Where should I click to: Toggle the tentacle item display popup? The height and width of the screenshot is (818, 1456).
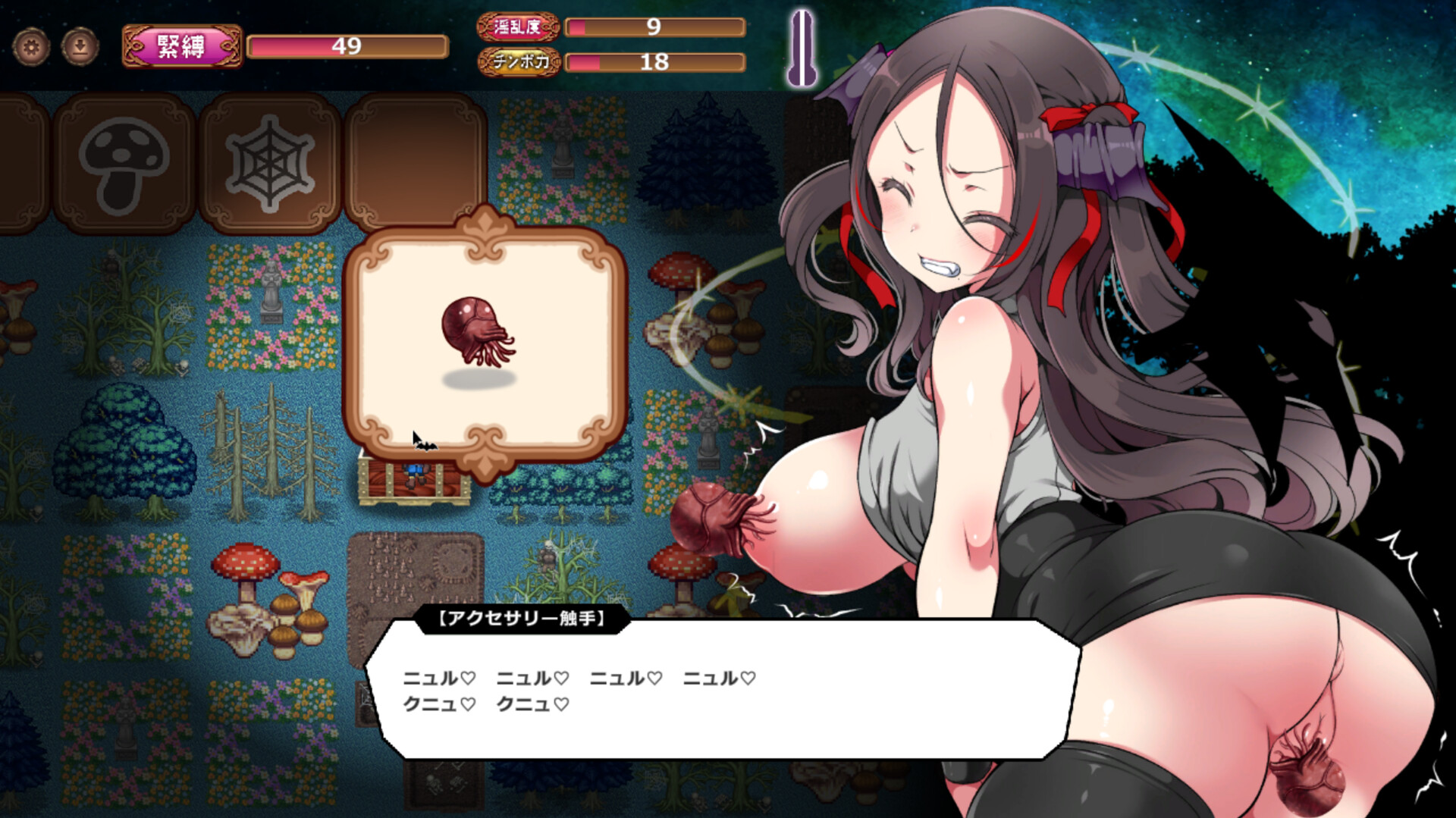coord(489,341)
